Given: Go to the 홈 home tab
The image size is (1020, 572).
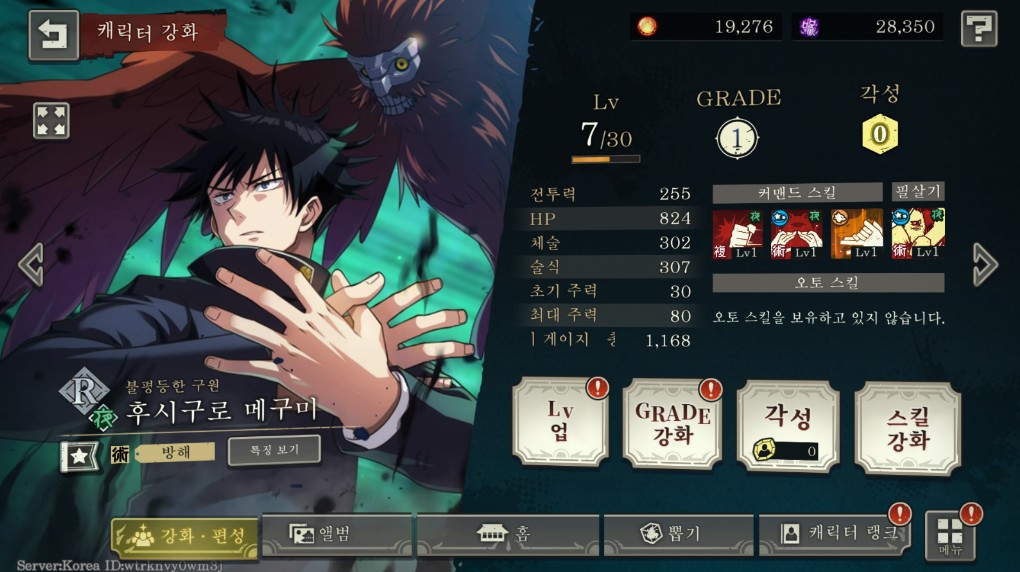Looking at the screenshot, I should (x=507, y=534).
